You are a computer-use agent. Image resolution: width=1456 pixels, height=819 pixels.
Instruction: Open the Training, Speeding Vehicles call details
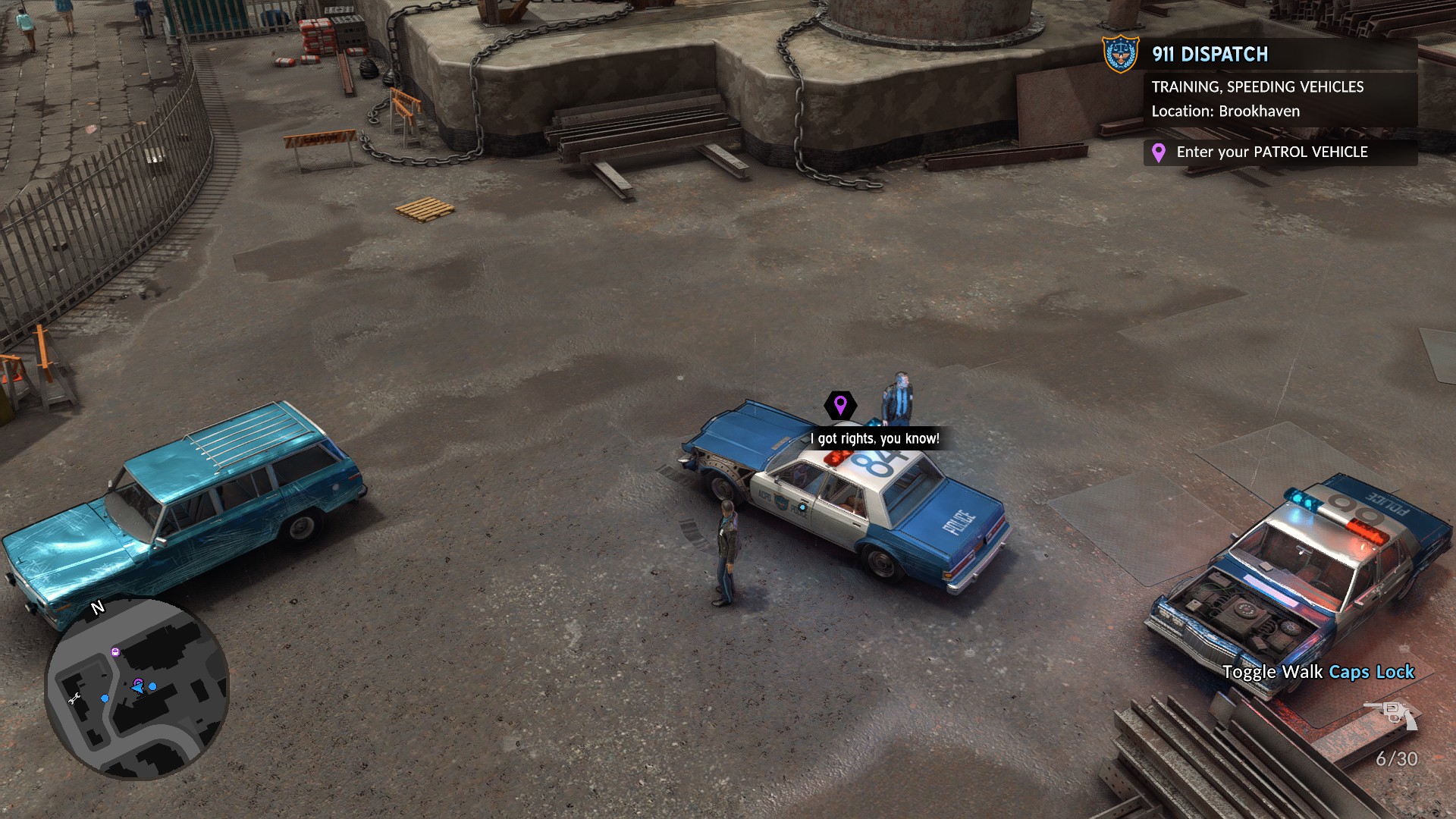tap(1257, 87)
